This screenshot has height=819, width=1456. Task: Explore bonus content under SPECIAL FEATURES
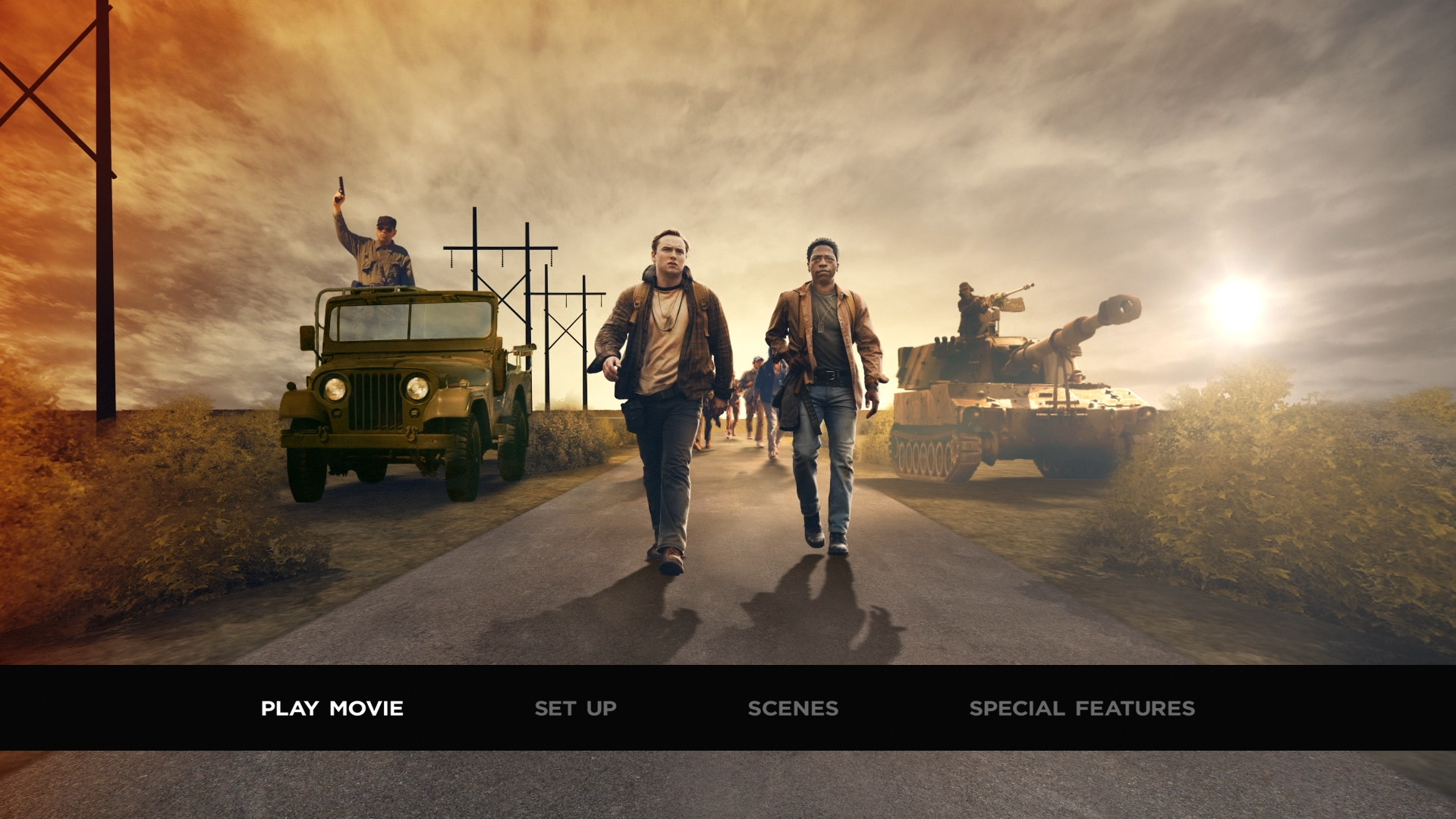point(1080,708)
